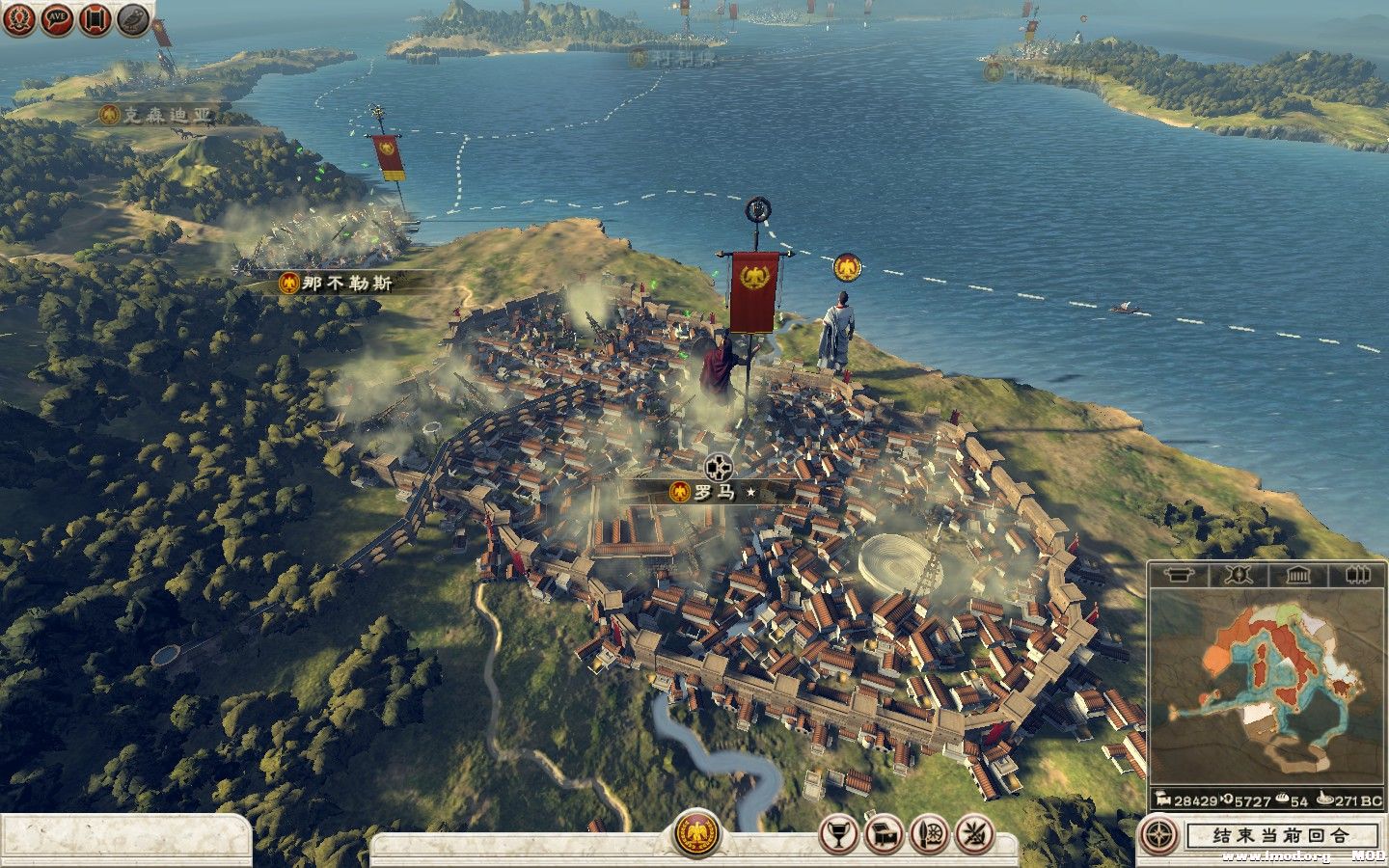1389x868 pixels.
Task: Select the grey owl encyclopedia icon
Action: tap(133, 19)
